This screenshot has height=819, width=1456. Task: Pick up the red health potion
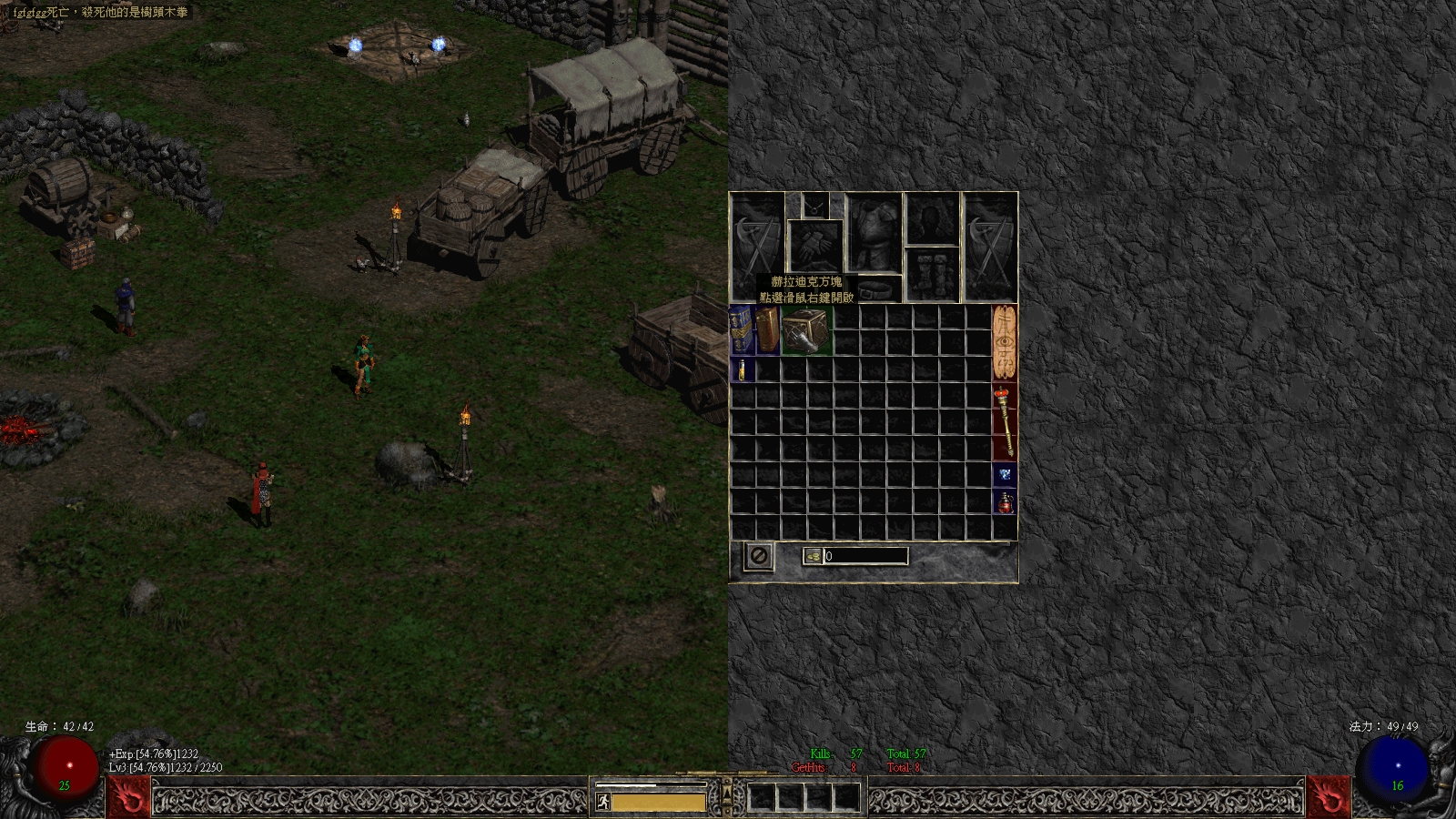tap(1005, 501)
